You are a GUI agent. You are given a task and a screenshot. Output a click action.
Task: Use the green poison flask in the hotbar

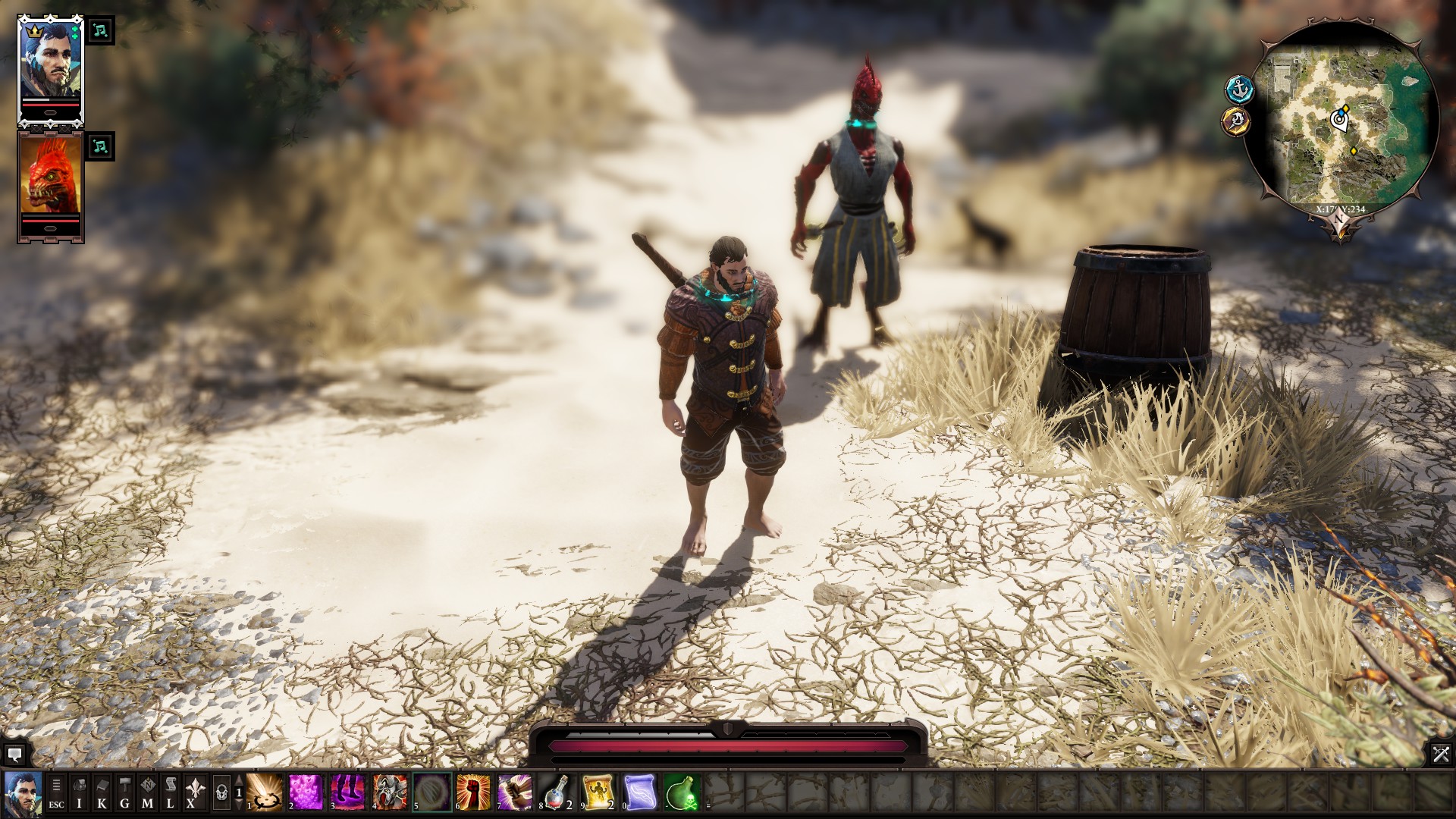681,792
